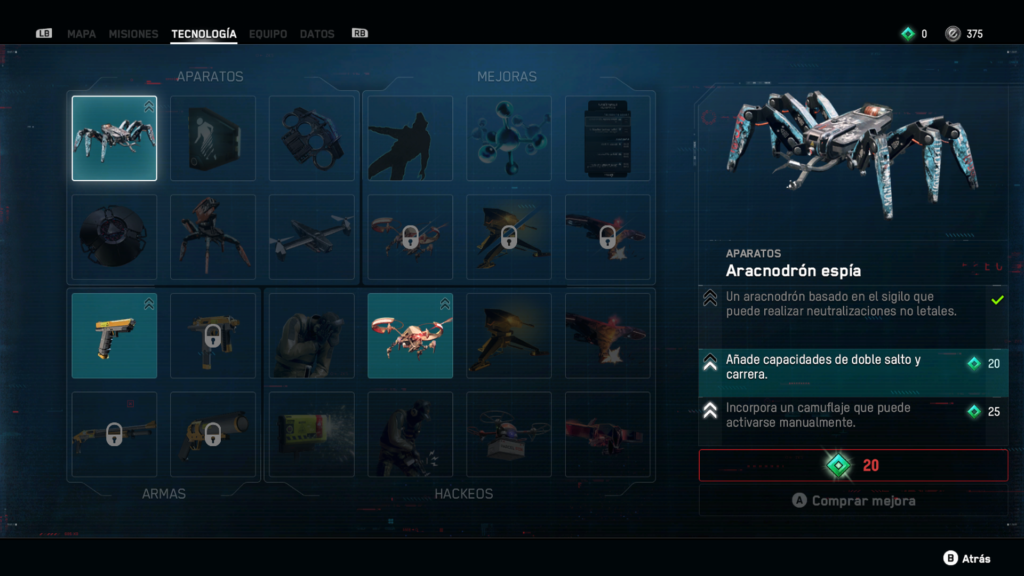Select the TECNOLOGÍA tab
The width and height of the screenshot is (1024, 576).
coord(204,34)
